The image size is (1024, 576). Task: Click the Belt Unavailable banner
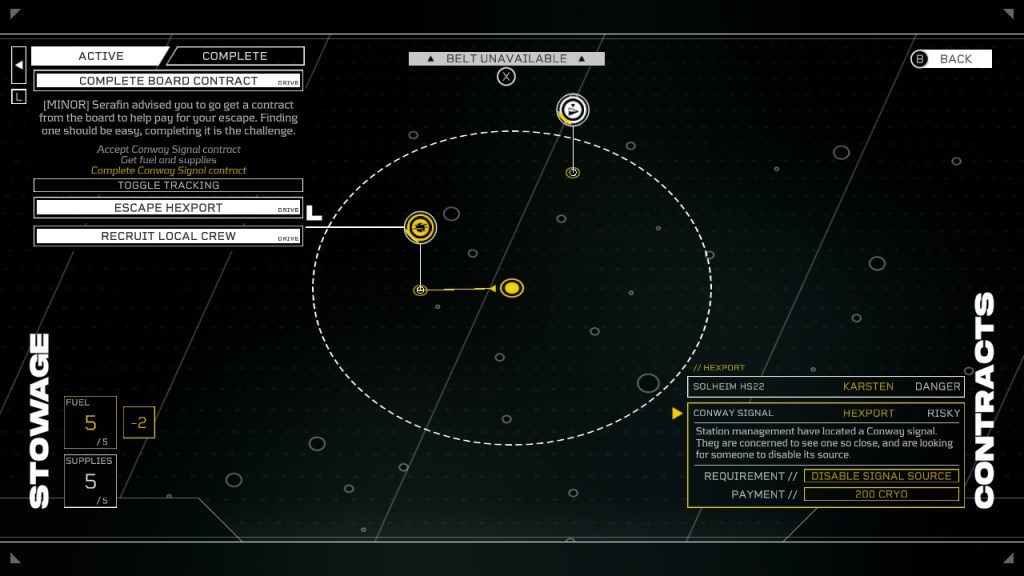pyautogui.click(x=506, y=59)
